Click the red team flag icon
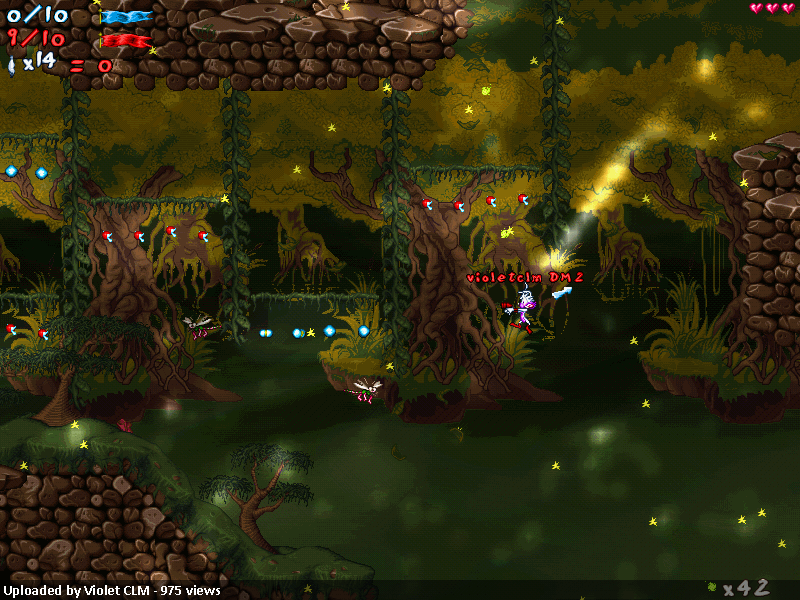Screen dimensions: 800x600 tap(126, 41)
